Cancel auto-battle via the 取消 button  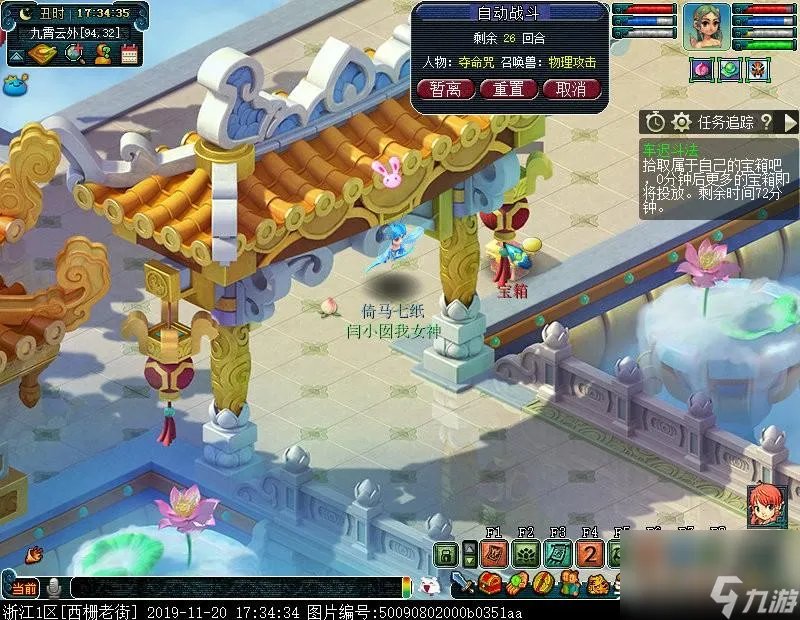pos(571,89)
